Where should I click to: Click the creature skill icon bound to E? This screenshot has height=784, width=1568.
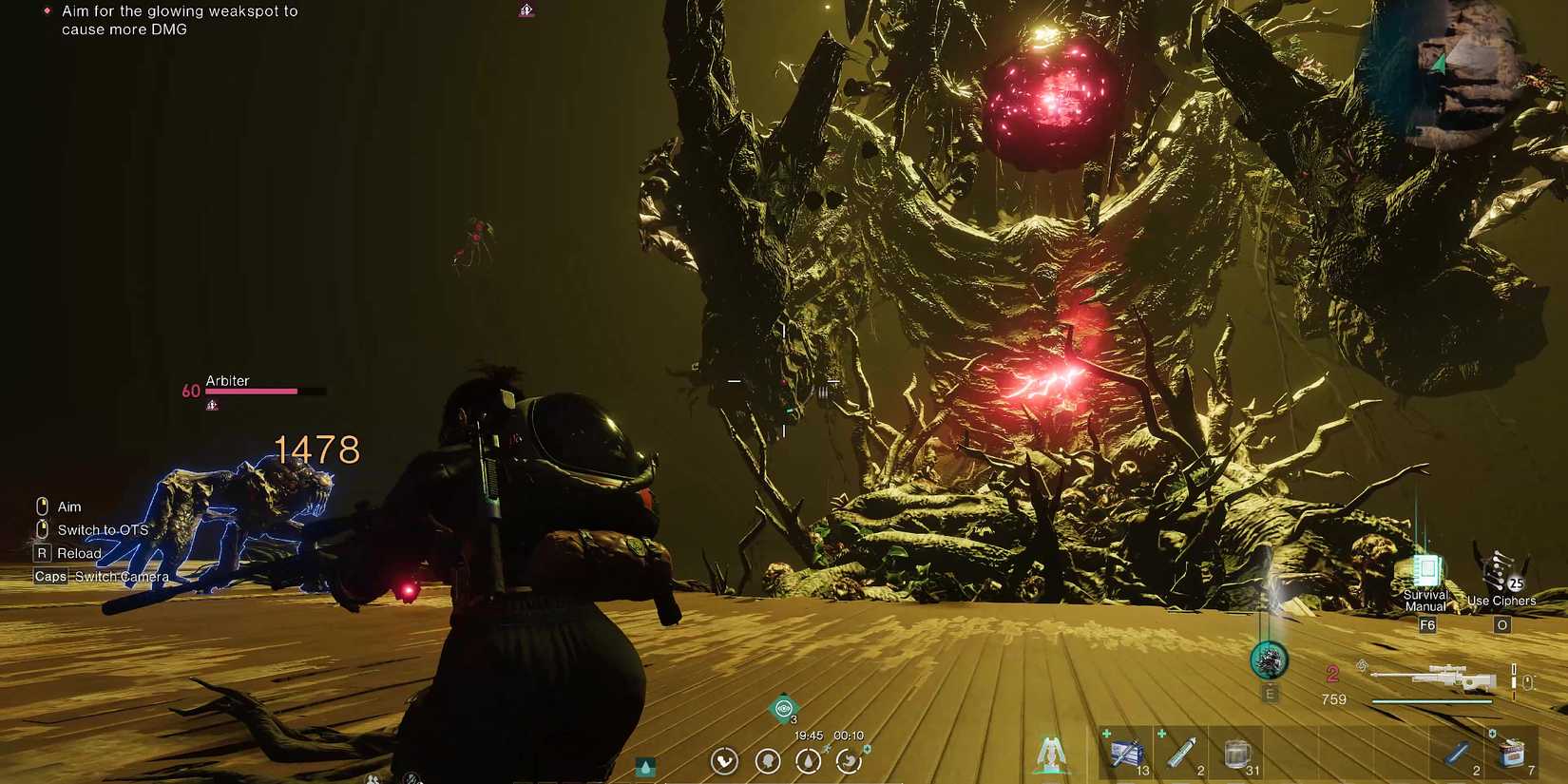click(x=1268, y=660)
